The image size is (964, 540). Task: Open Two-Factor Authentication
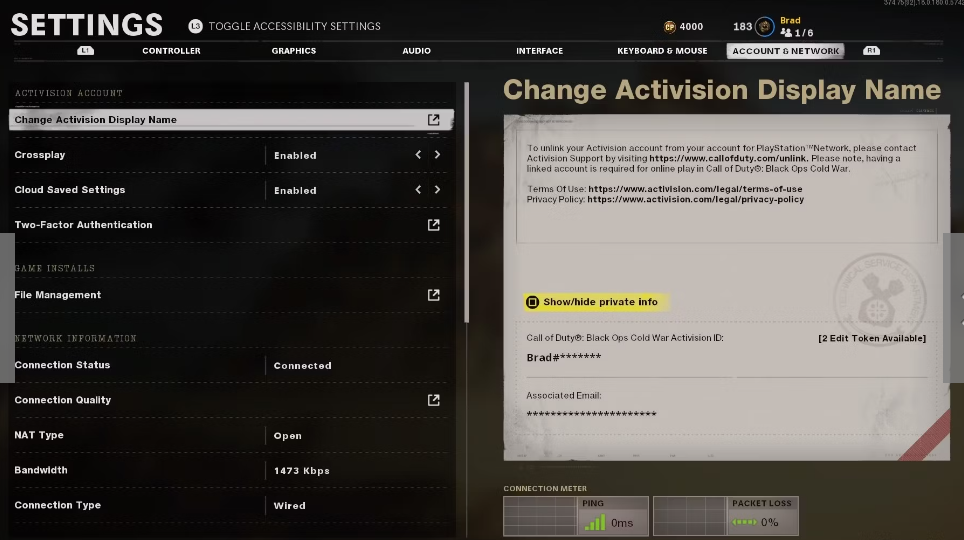[x=230, y=225]
